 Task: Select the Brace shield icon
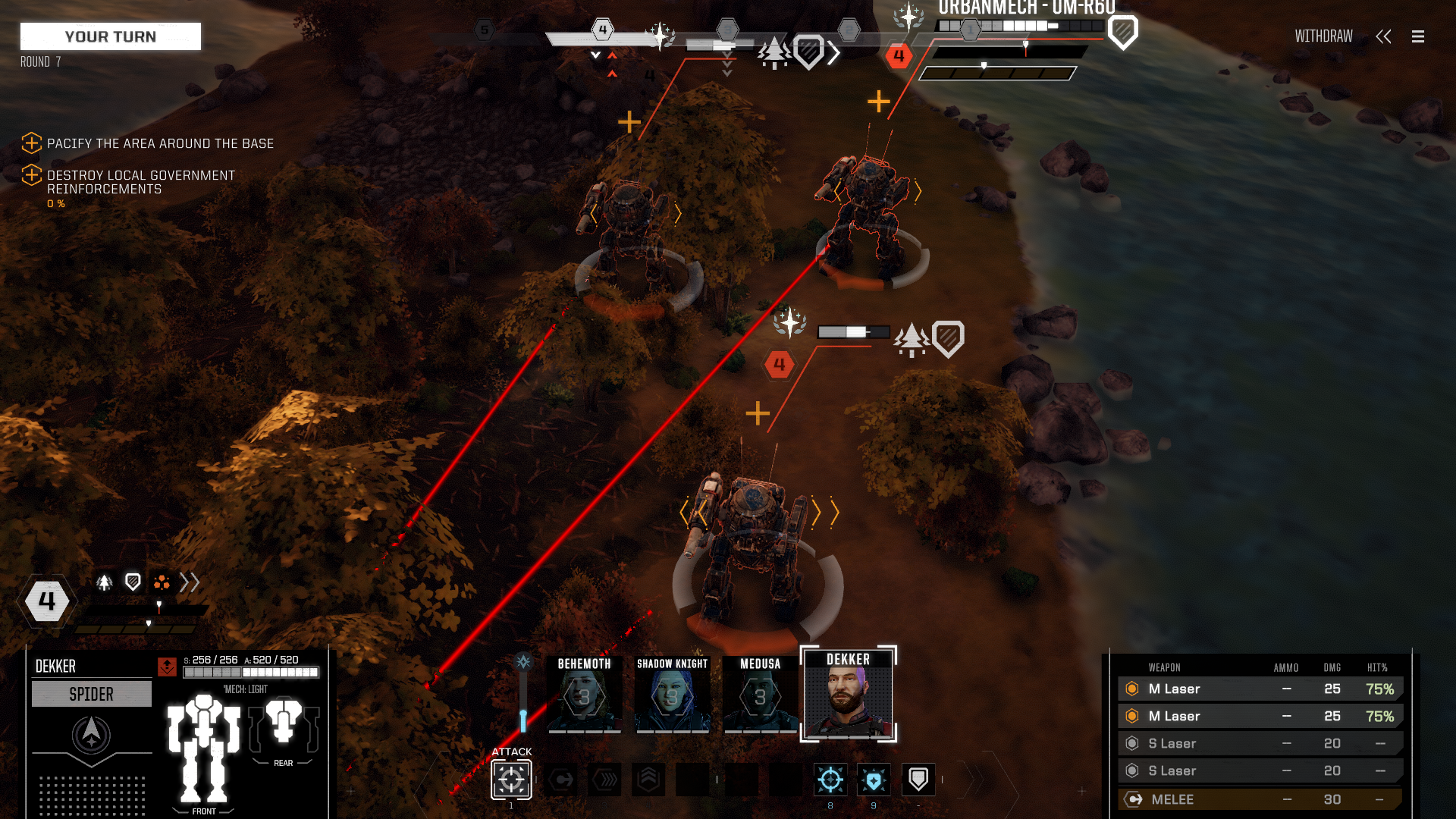(918, 778)
